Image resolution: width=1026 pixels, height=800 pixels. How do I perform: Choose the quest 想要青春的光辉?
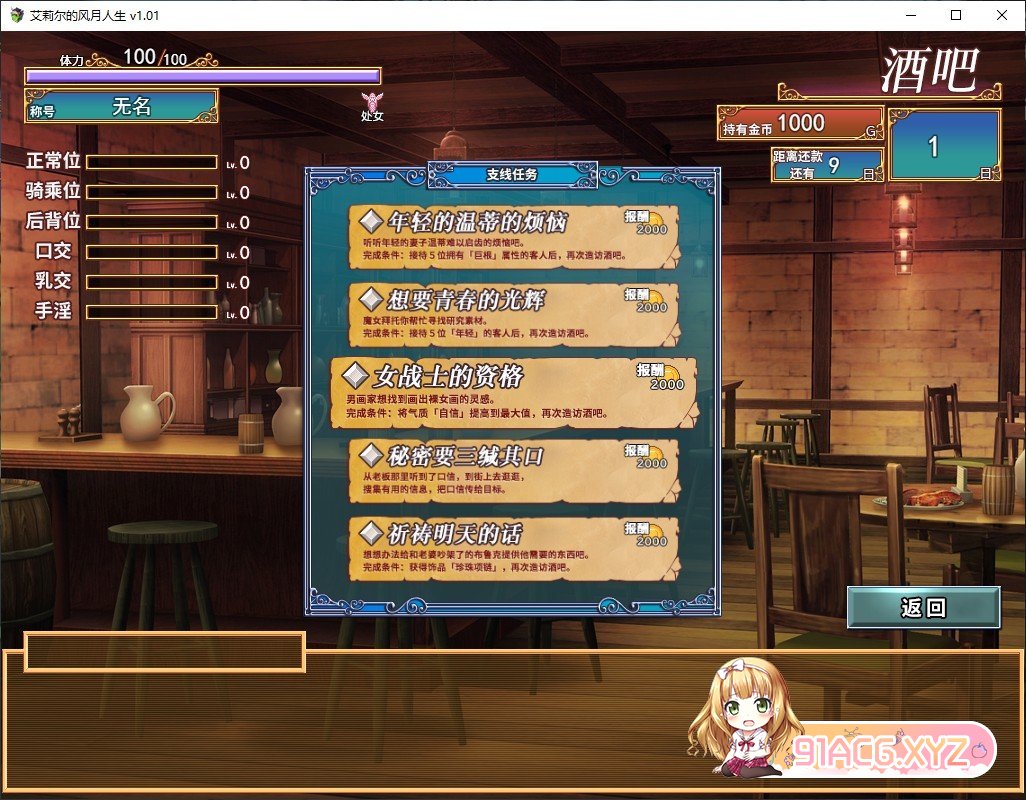tap(512, 315)
